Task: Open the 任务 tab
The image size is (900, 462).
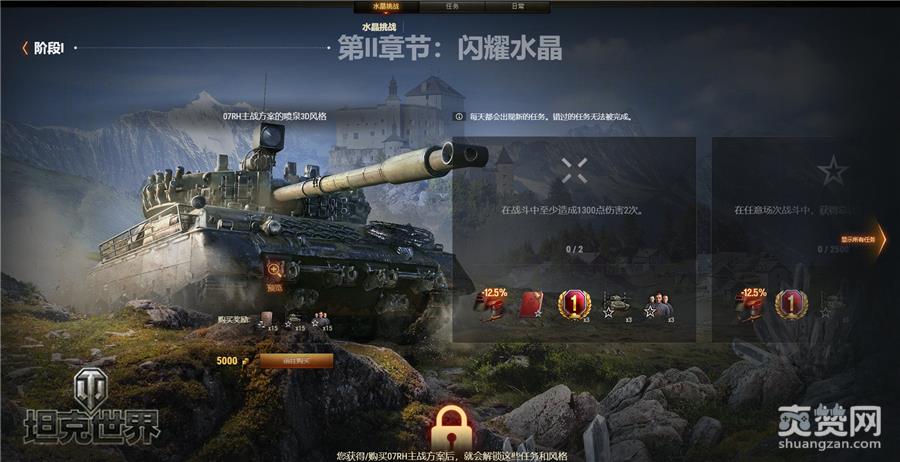Action: [450, 6]
